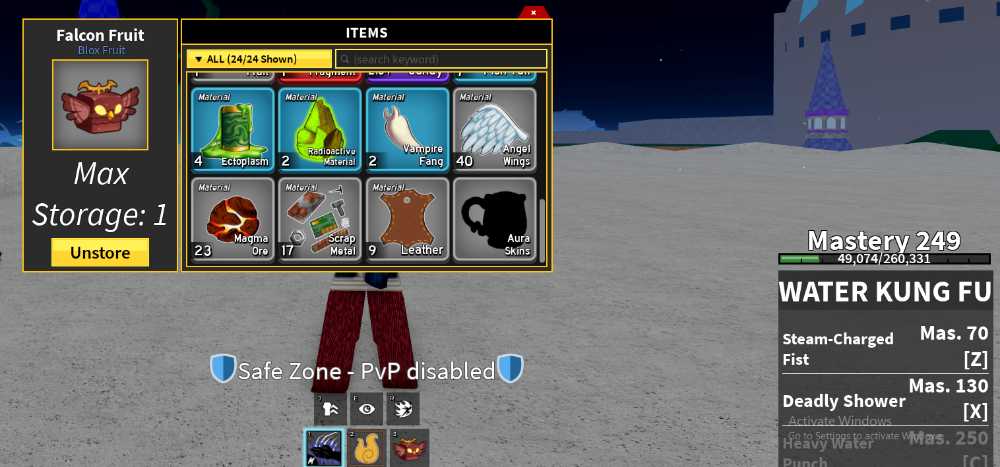Select the Angel Wings material
1000x467 pixels.
(x=494, y=130)
